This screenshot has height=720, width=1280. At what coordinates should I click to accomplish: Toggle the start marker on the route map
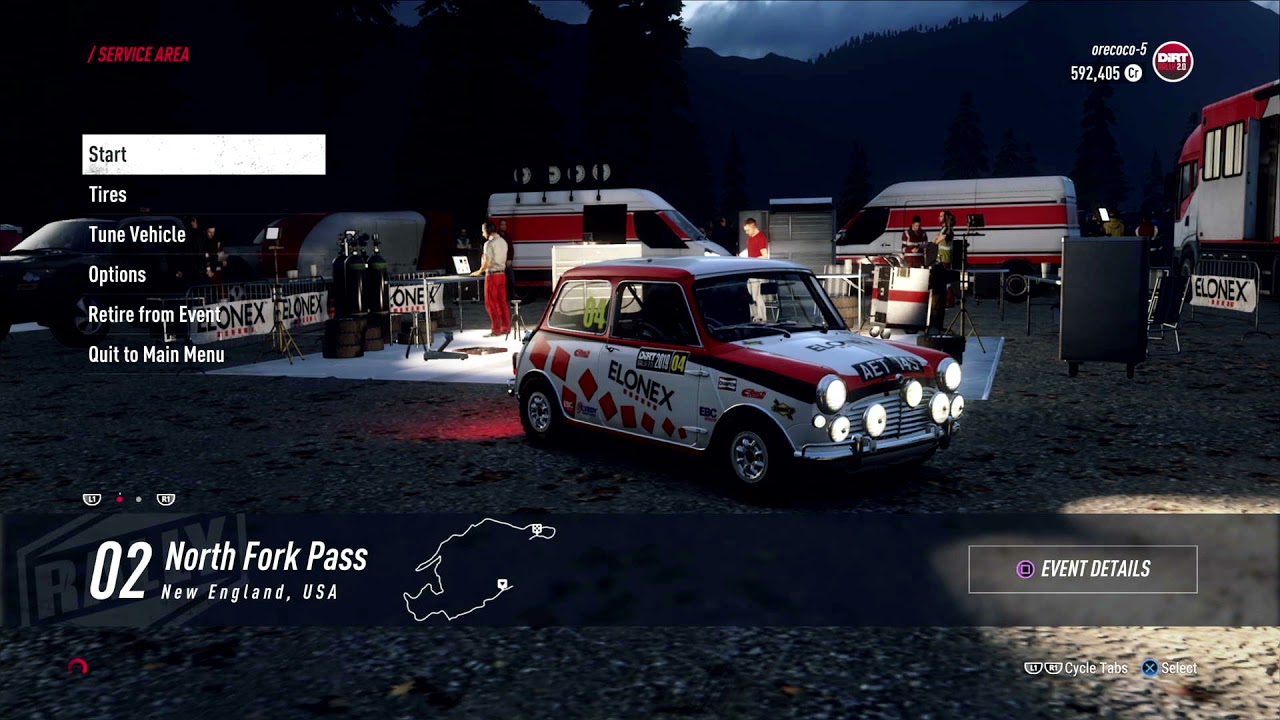[502, 584]
